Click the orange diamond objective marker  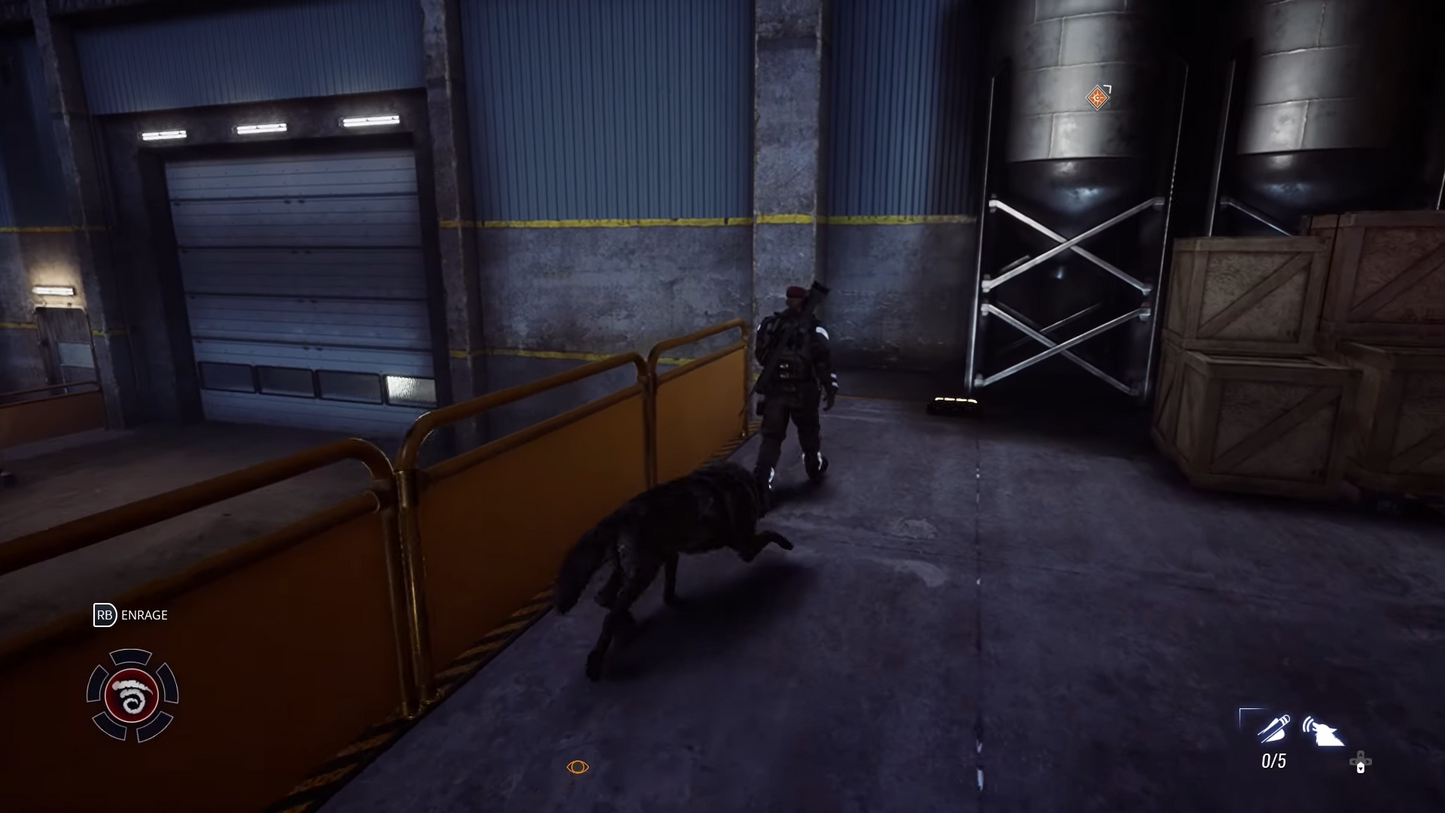(x=1097, y=95)
